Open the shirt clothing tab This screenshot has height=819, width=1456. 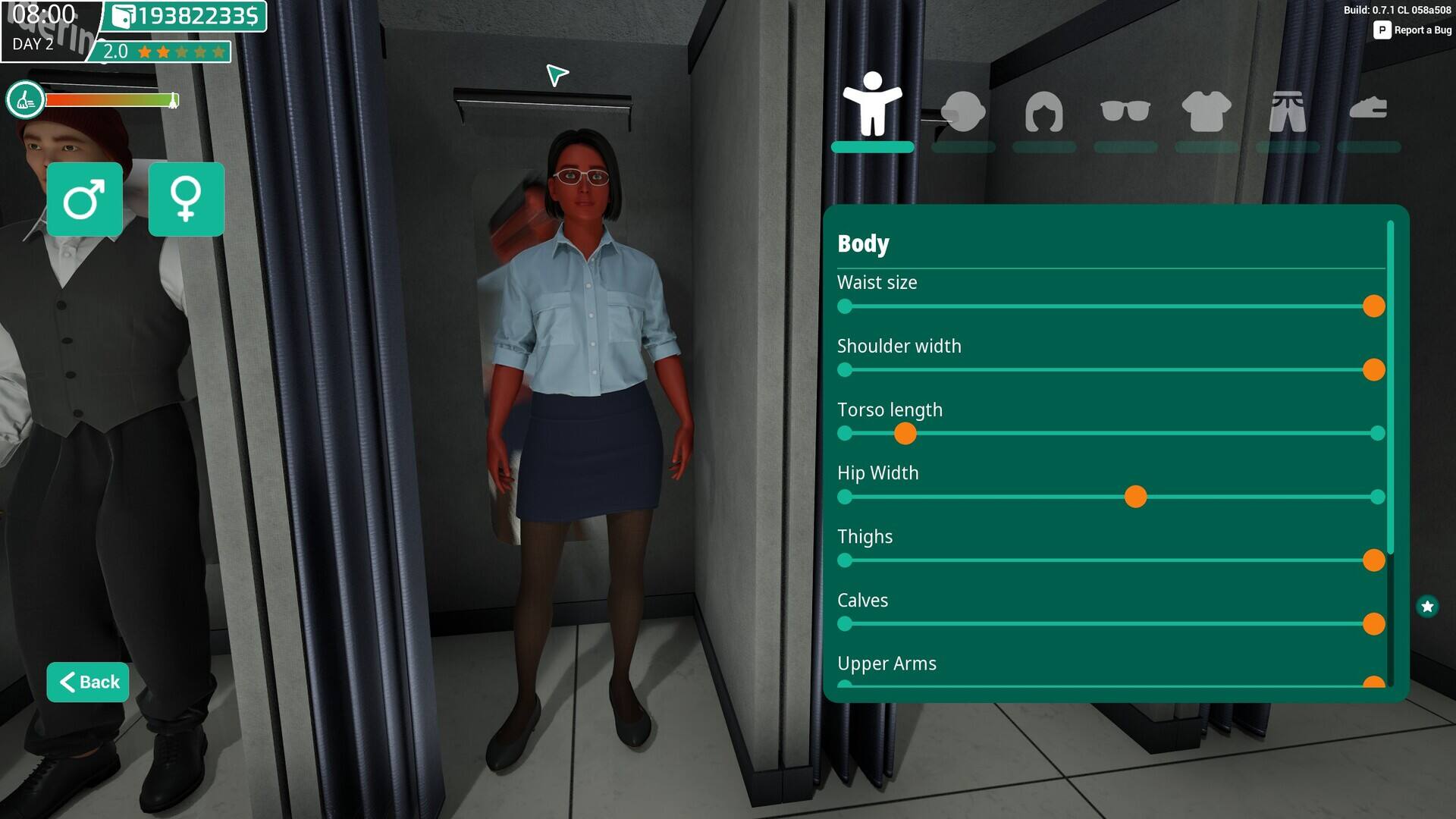click(x=1206, y=111)
